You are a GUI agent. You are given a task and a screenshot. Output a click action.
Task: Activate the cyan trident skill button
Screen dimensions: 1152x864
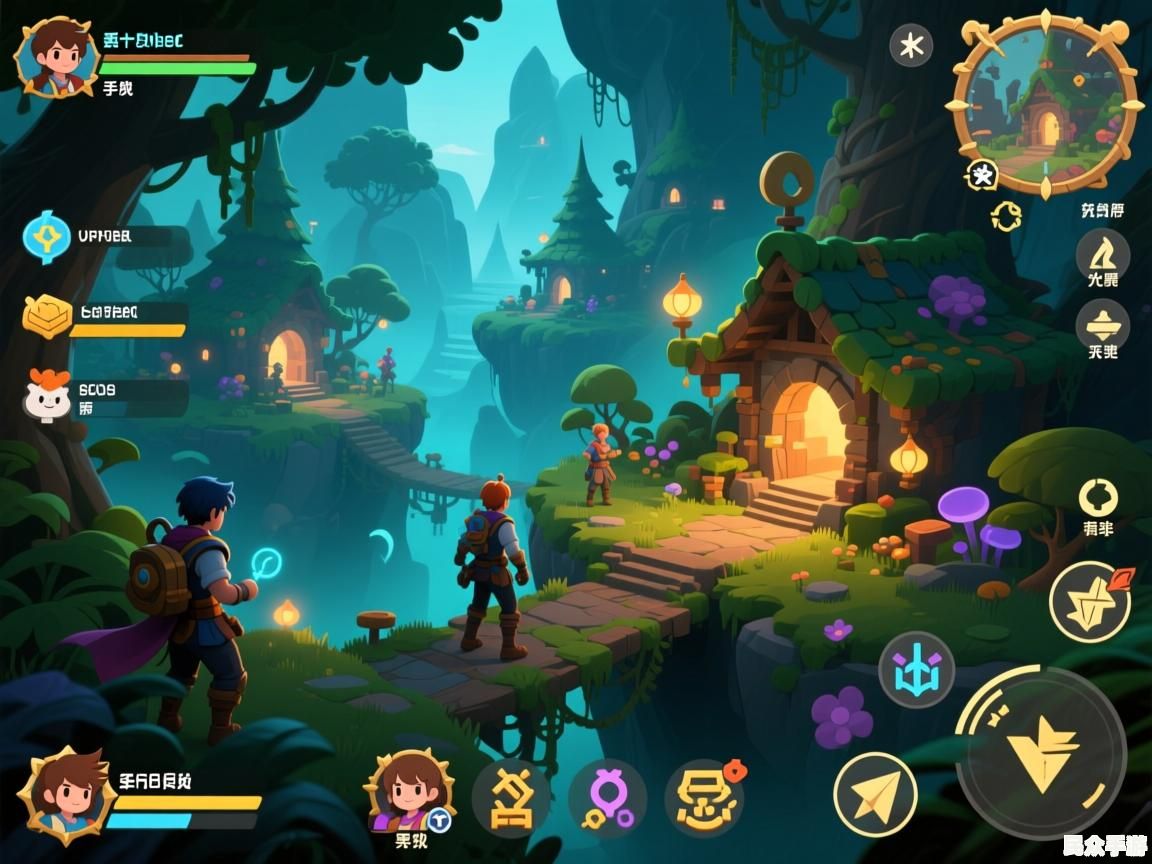916,669
